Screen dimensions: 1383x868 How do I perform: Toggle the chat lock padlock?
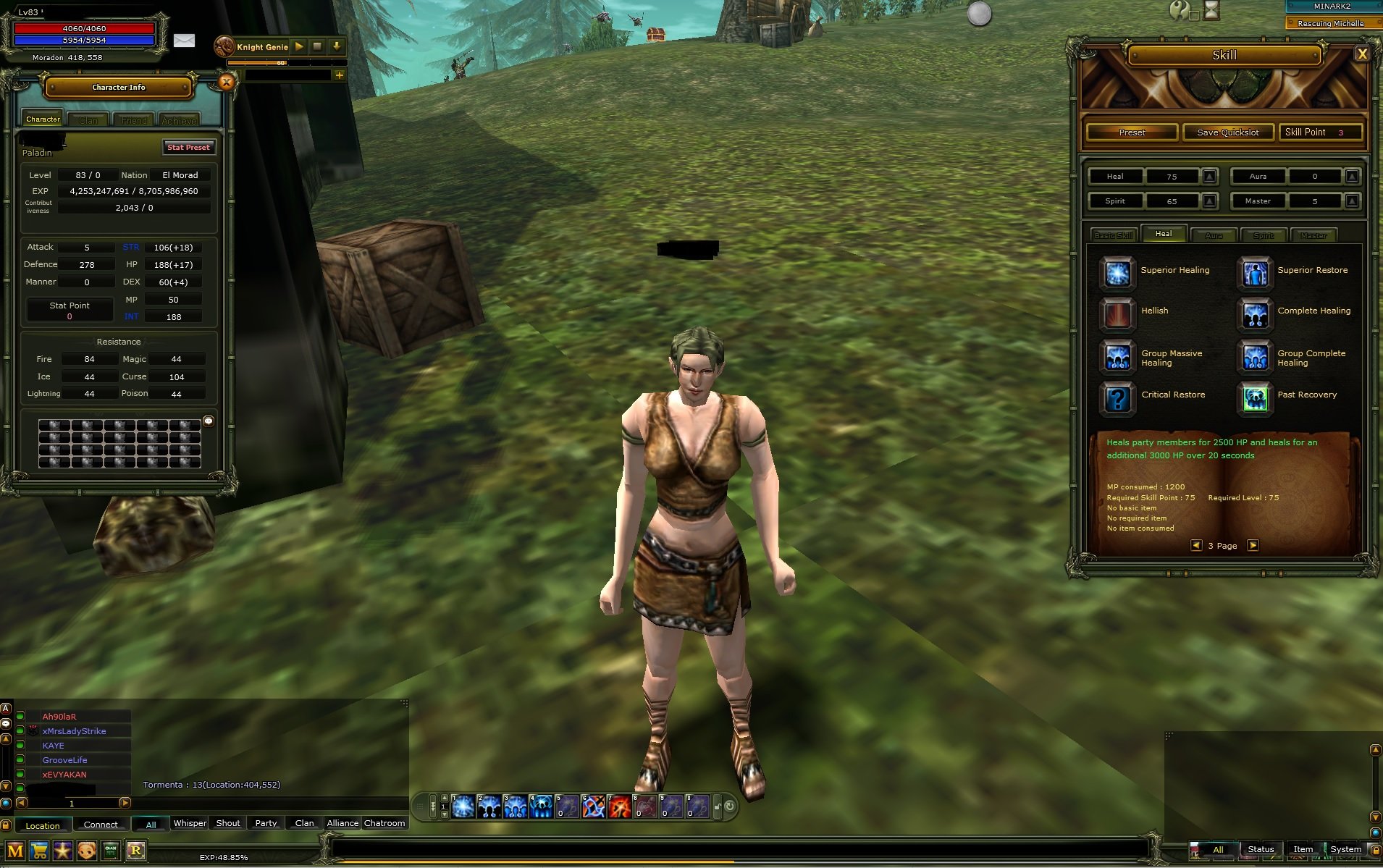(x=5, y=825)
